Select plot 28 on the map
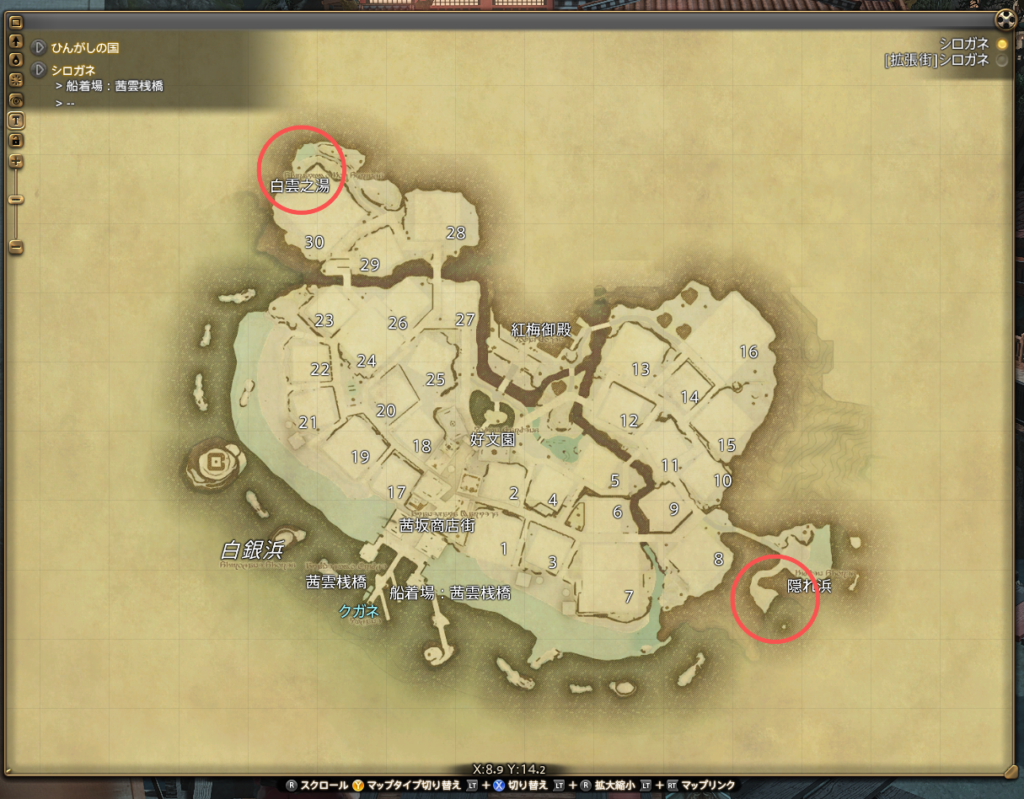 456,233
